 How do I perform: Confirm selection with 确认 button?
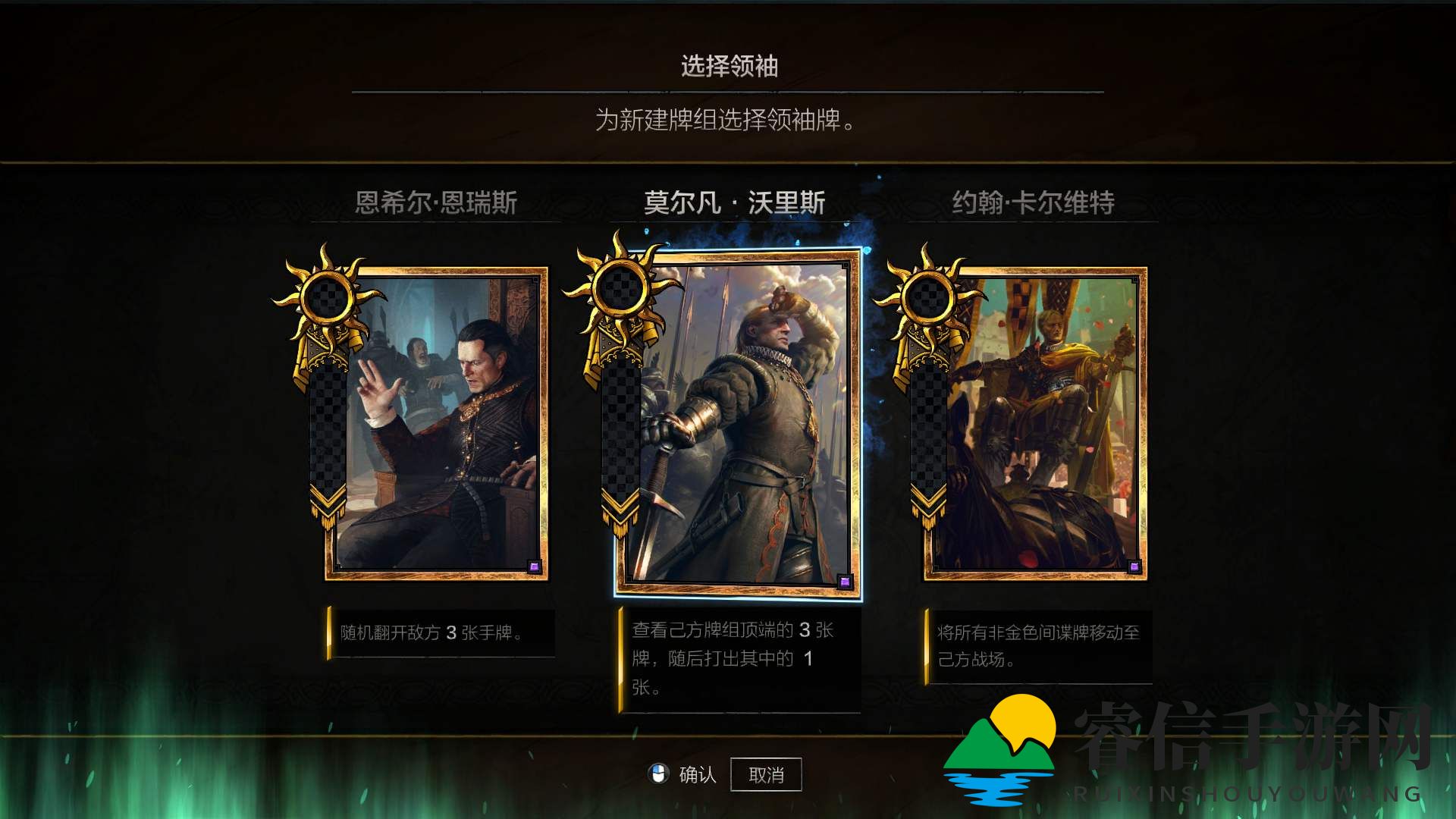[x=692, y=773]
